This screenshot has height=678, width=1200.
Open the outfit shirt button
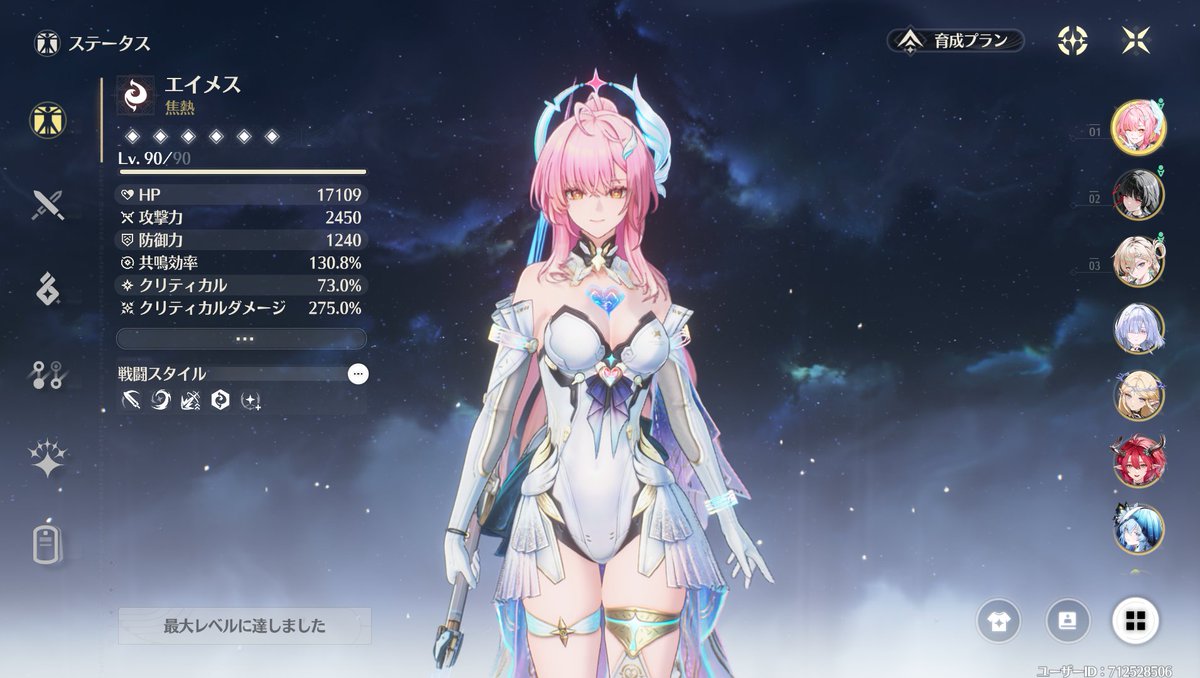[1000, 621]
